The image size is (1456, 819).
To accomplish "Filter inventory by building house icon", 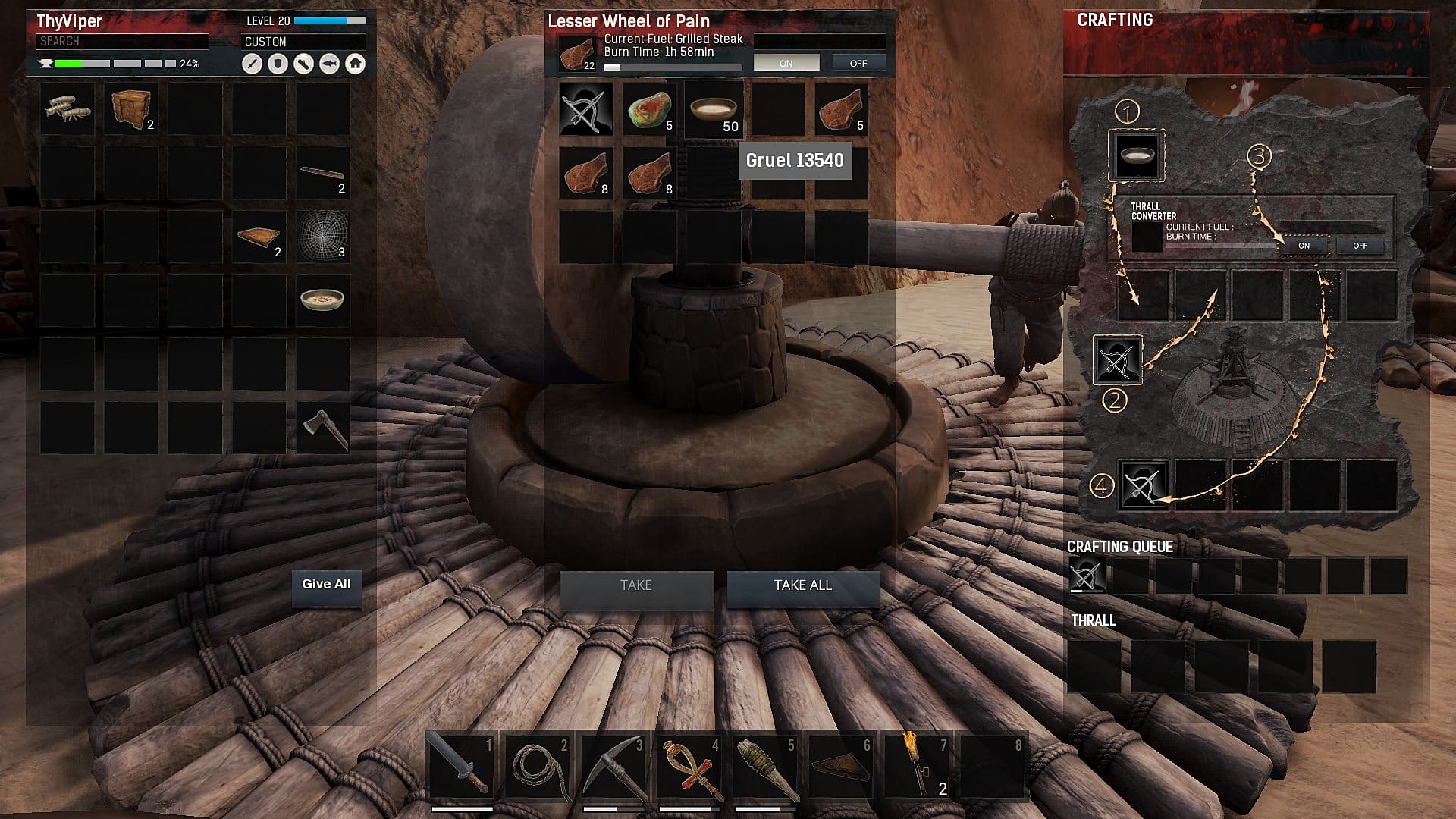I will [355, 64].
